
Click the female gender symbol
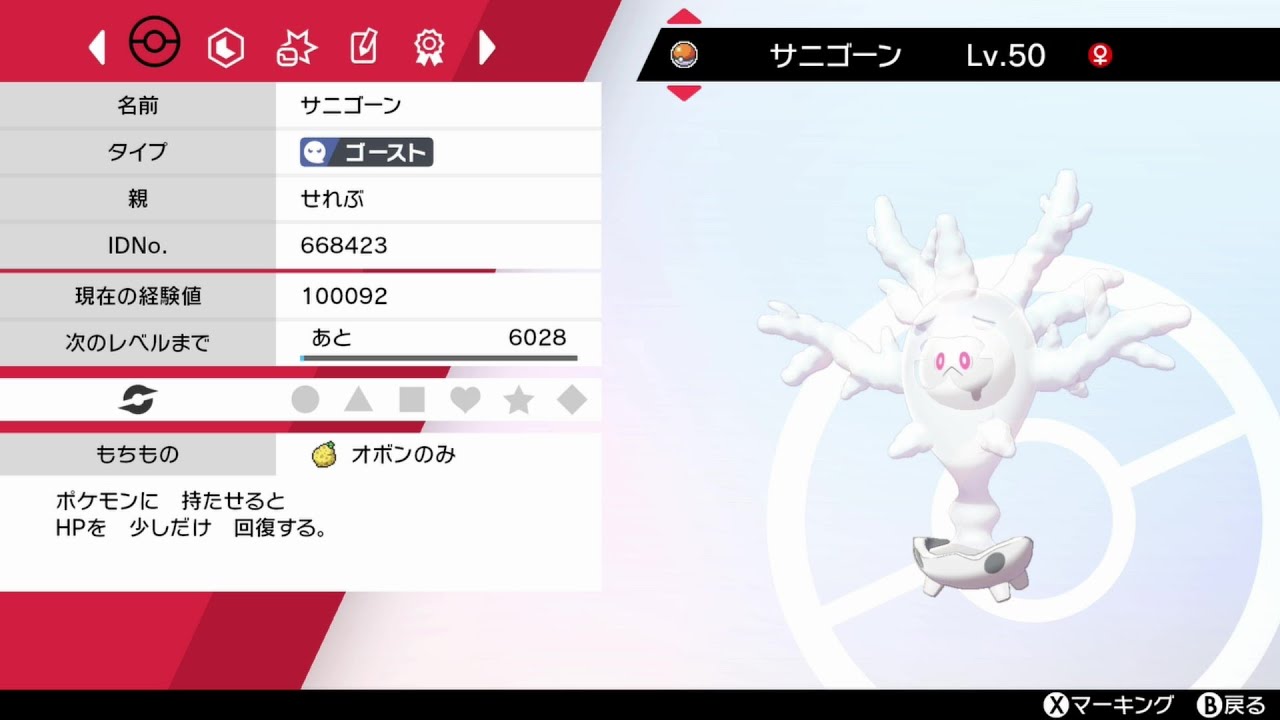[x=1099, y=57]
